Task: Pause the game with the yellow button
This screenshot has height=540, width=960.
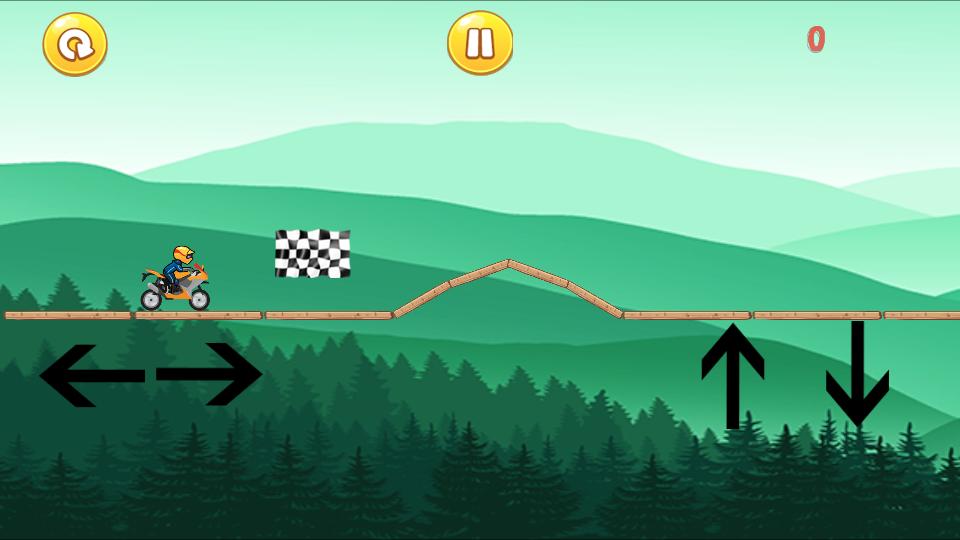Action: click(x=480, y=43)
